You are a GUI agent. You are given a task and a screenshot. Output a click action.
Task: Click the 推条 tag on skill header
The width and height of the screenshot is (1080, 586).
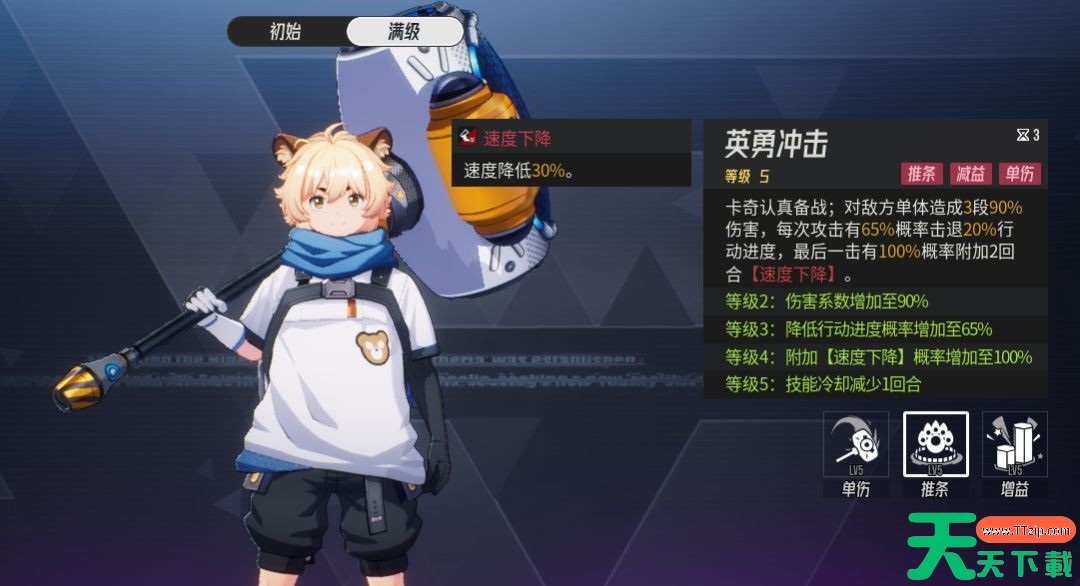point(921,174)
